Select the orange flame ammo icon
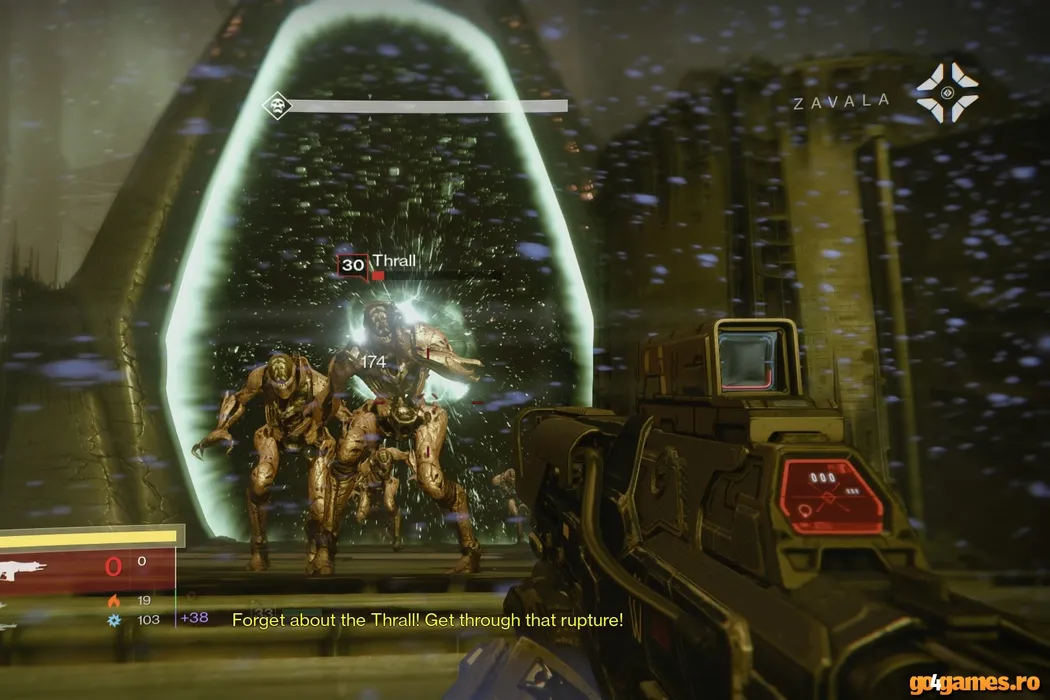Screen dimensions: 1050x700 pyautogui.click(x=116, y=601)
